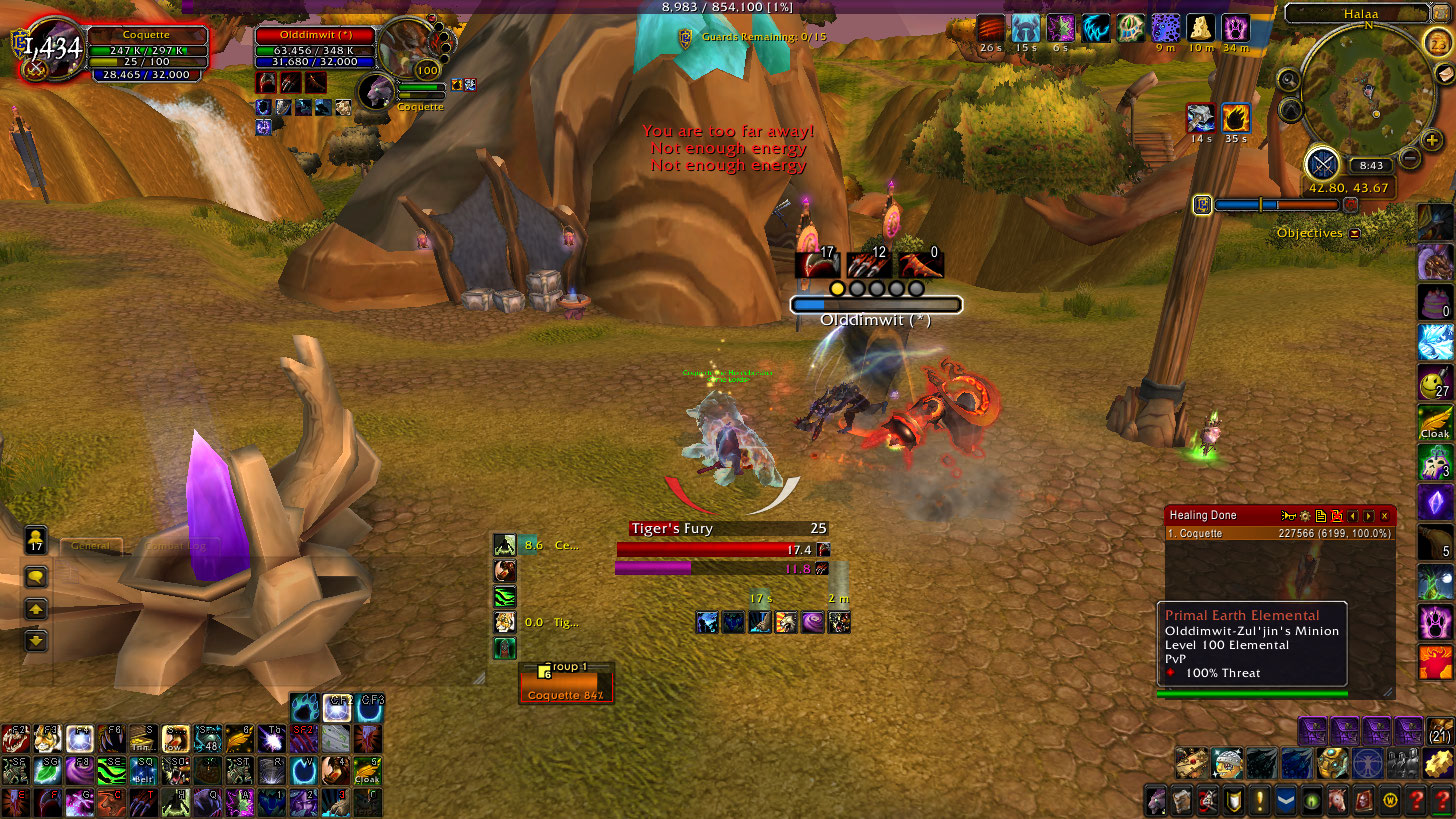Zoom in the minimap with the plus button
The height and width of the screenshot is (819, 1456).
[x=1431, y=141]
